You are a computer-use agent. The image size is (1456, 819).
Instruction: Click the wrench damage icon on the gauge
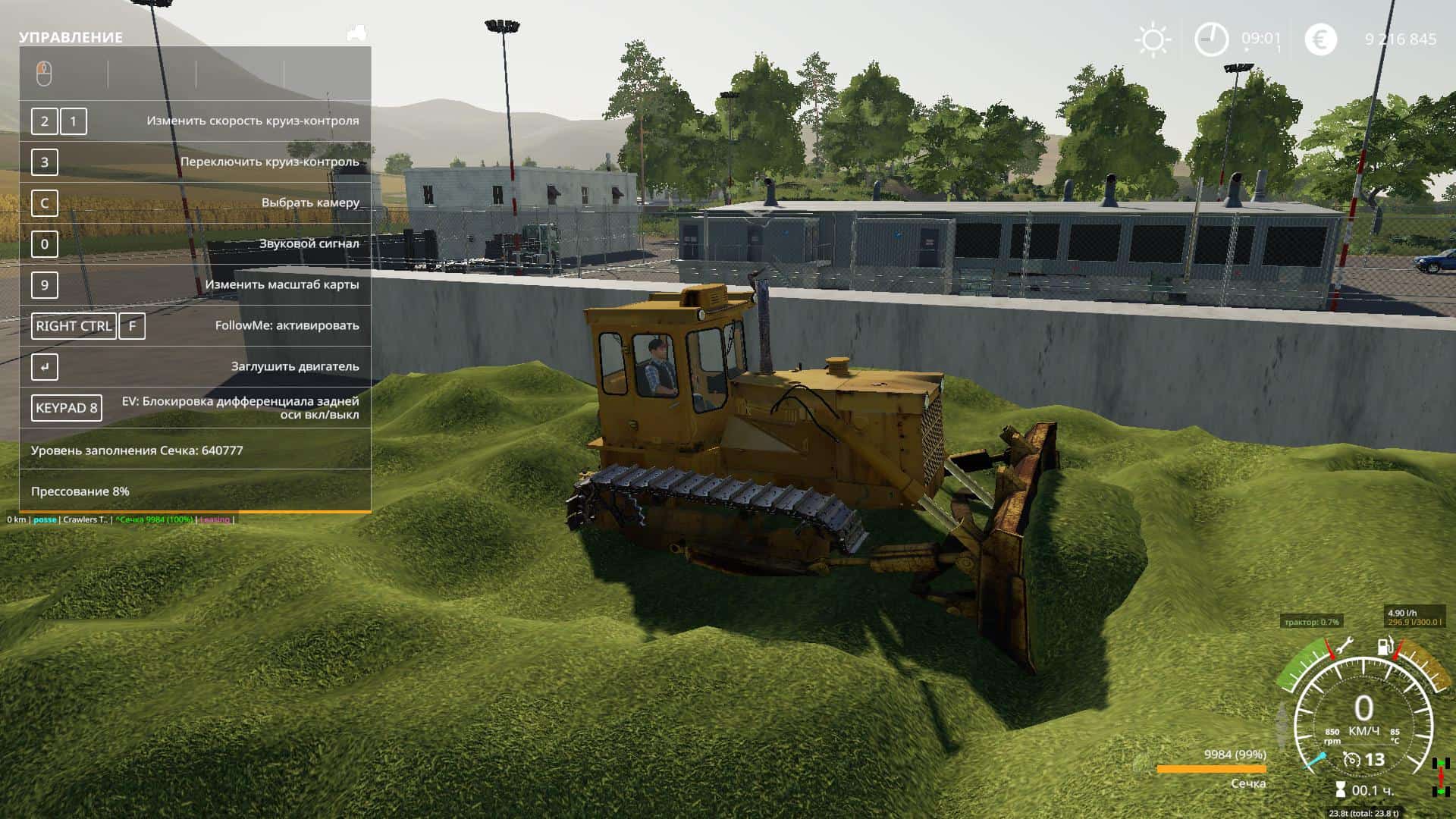click(x=1344, y=647)
